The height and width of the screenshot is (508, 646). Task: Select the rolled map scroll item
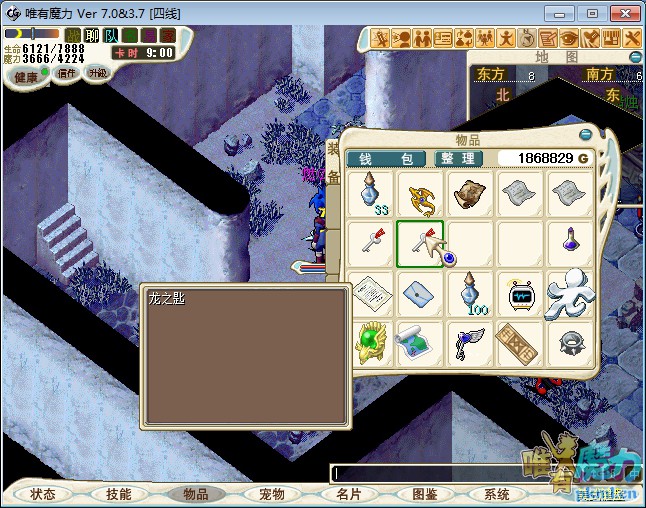[420, 343]
